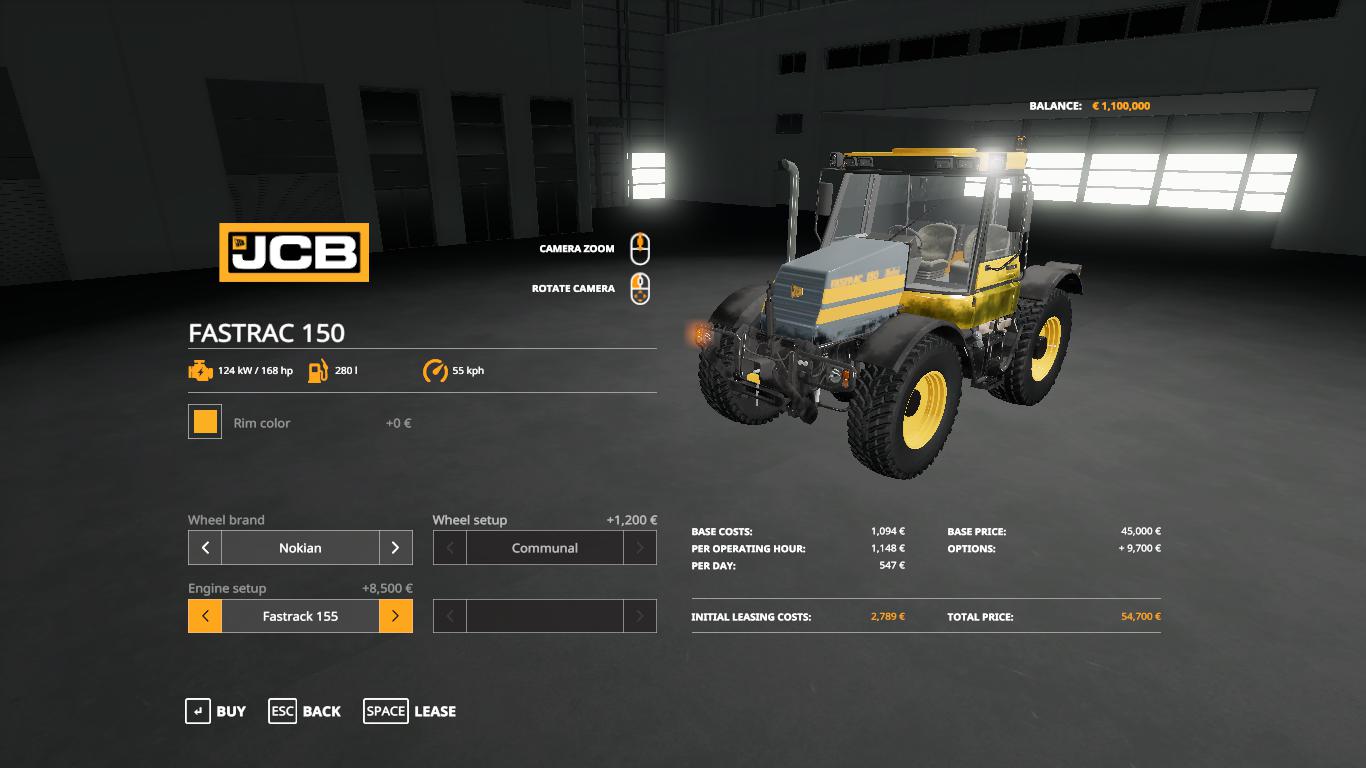The image size is (1366, 768).
Task: Choose previous Engine setup option
Action: click(x=205, y=616)
